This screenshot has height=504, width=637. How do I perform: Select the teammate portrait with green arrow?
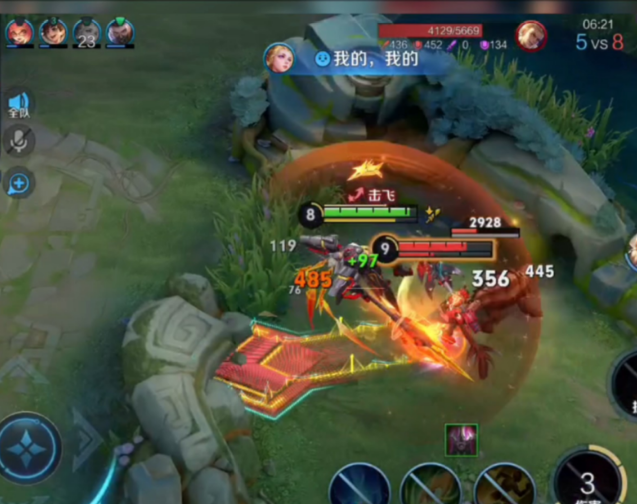(x=120, y=33)
